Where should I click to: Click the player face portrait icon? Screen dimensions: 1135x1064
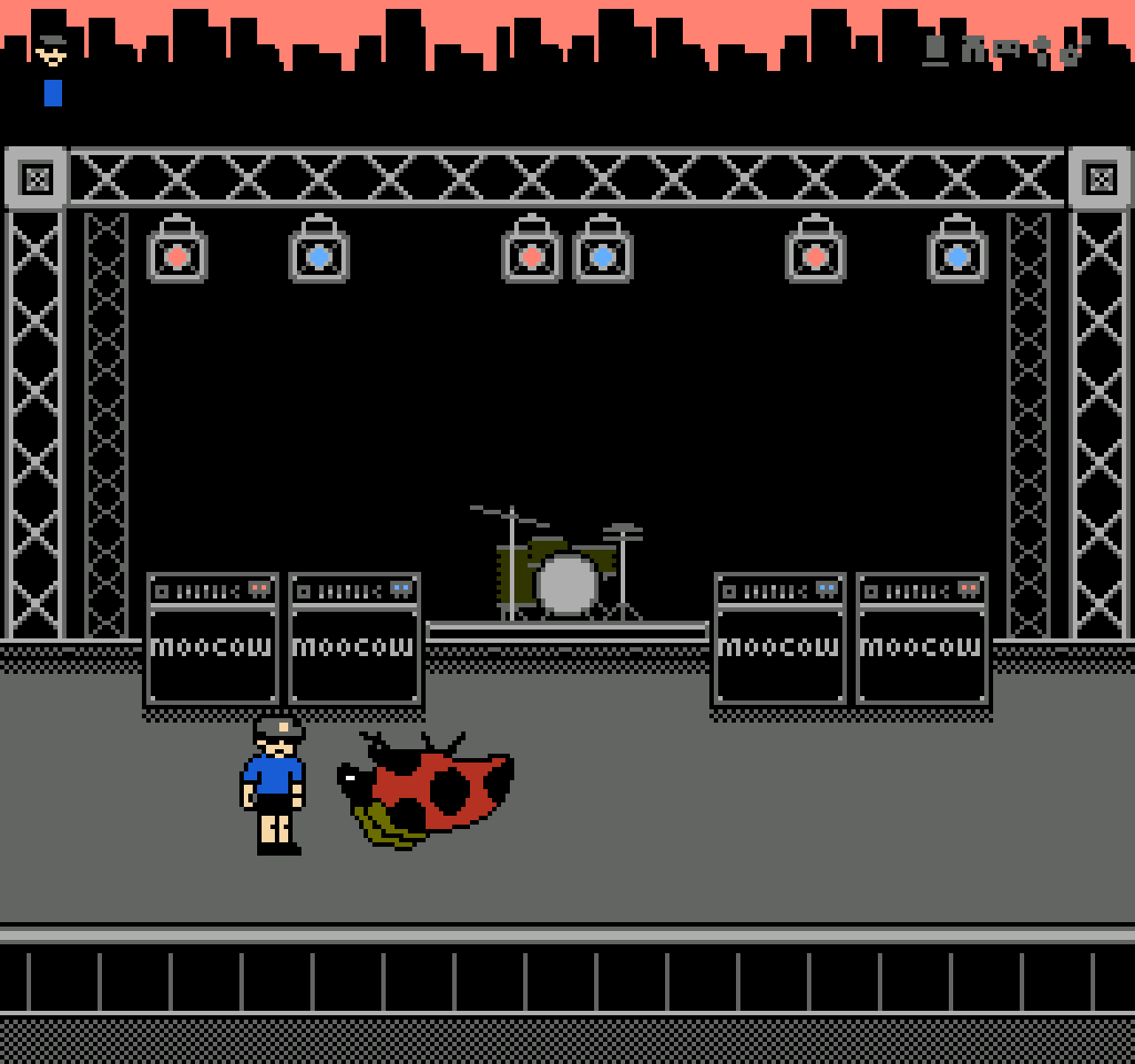pos(51,51)
